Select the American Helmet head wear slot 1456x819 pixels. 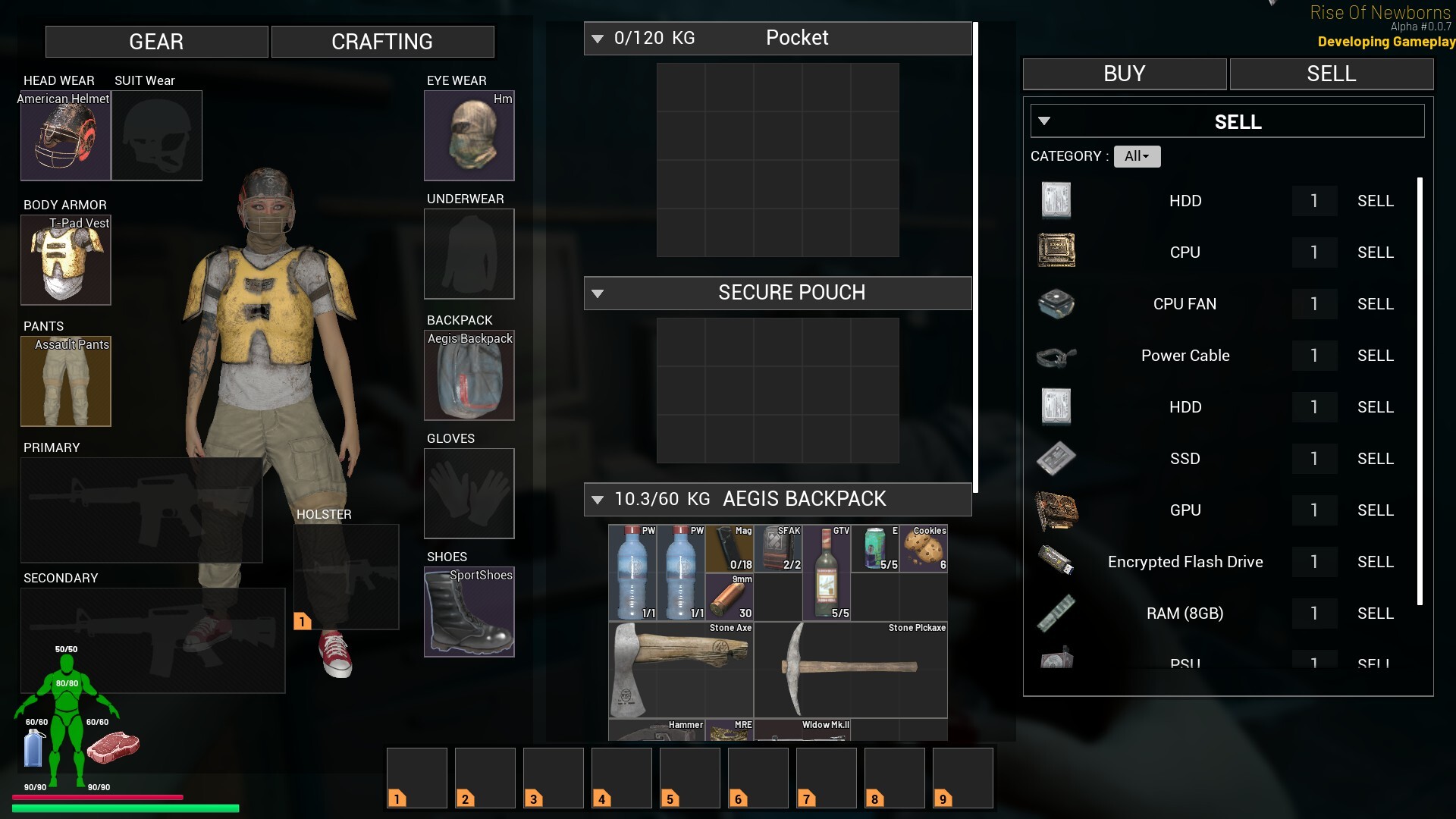65,136
